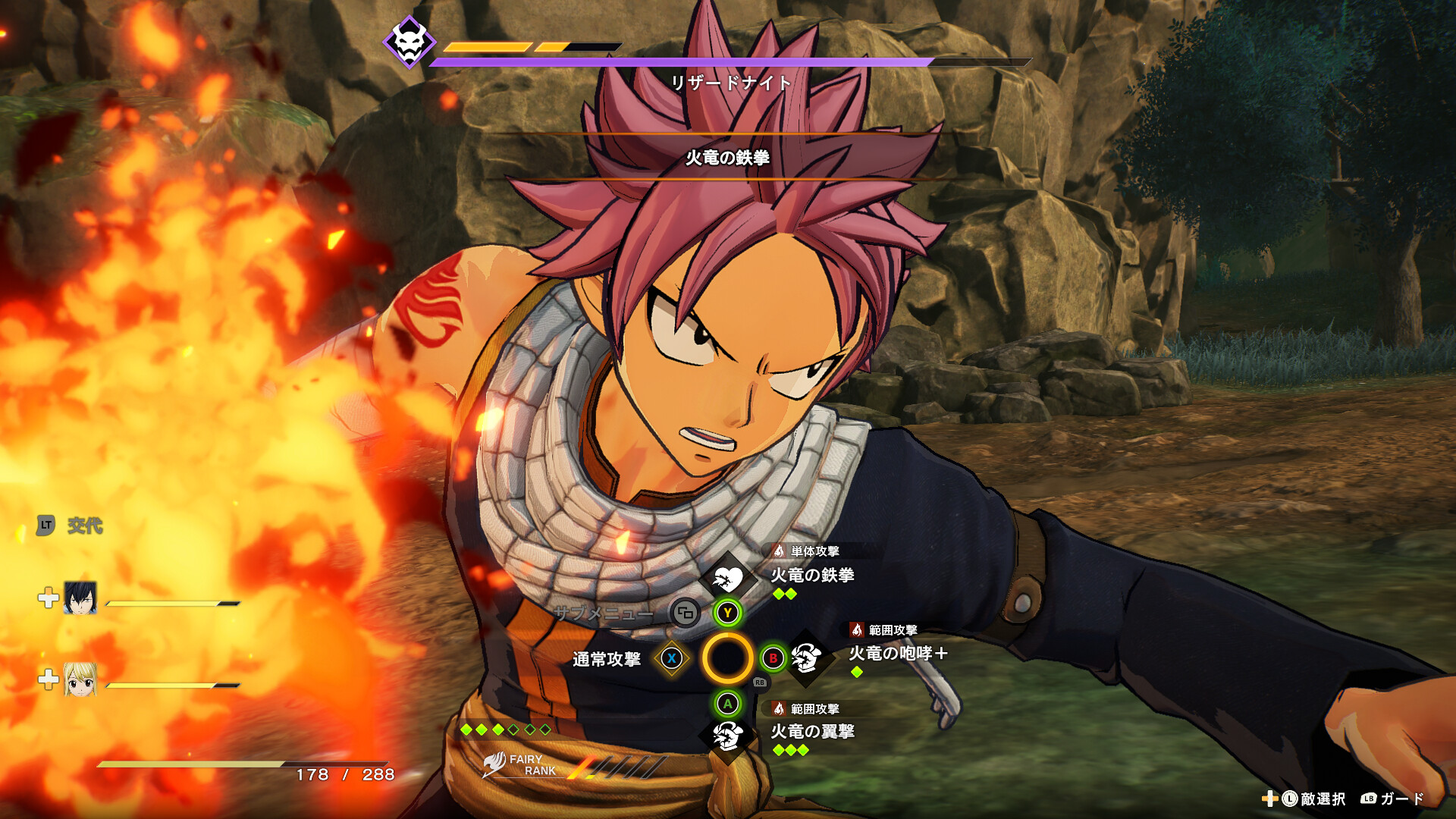
Task: Select the blonde party member portrait
Action: 80,679
